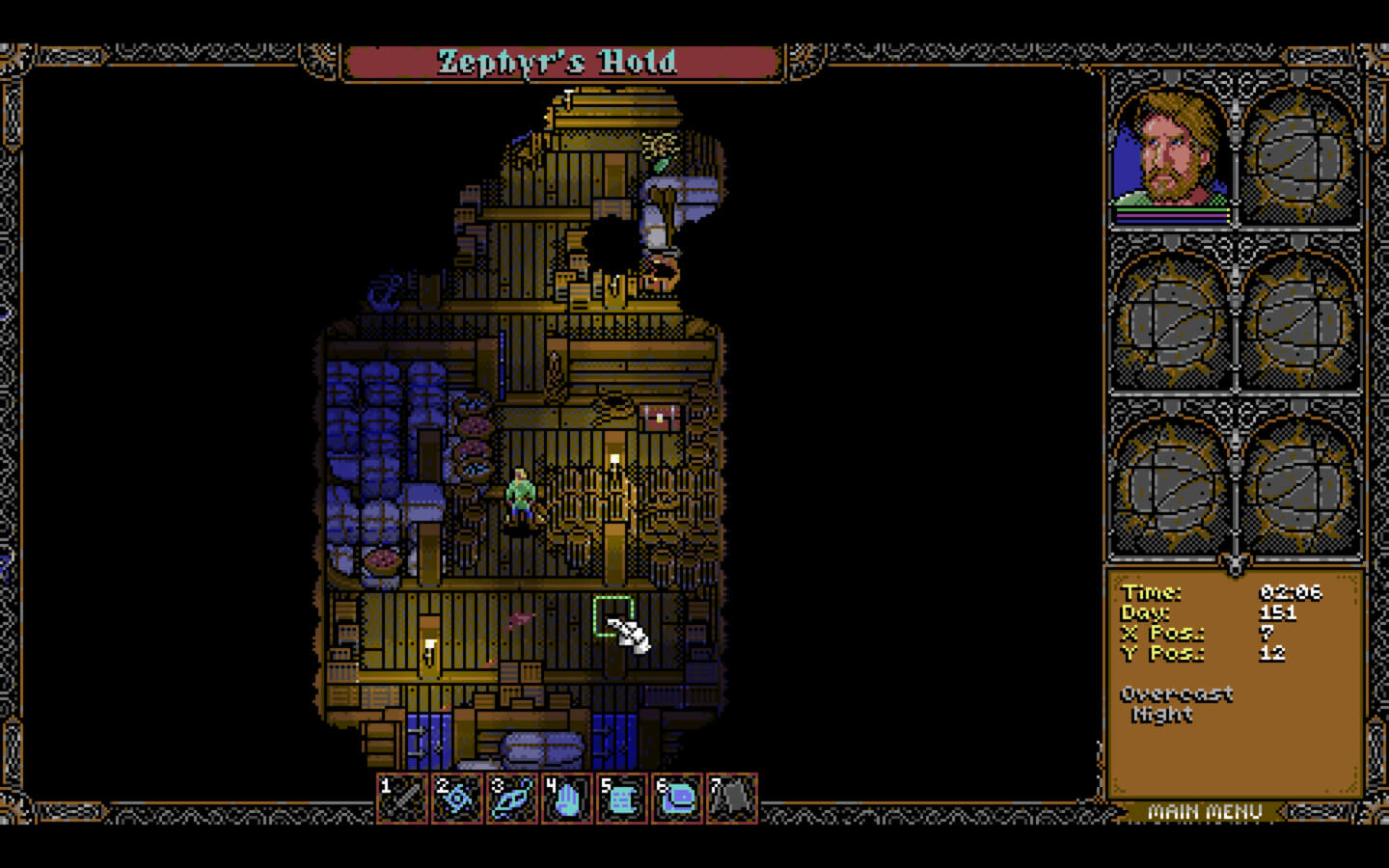
Task: Click the grey tent icon in slot 7
Action: click(732, 799)
